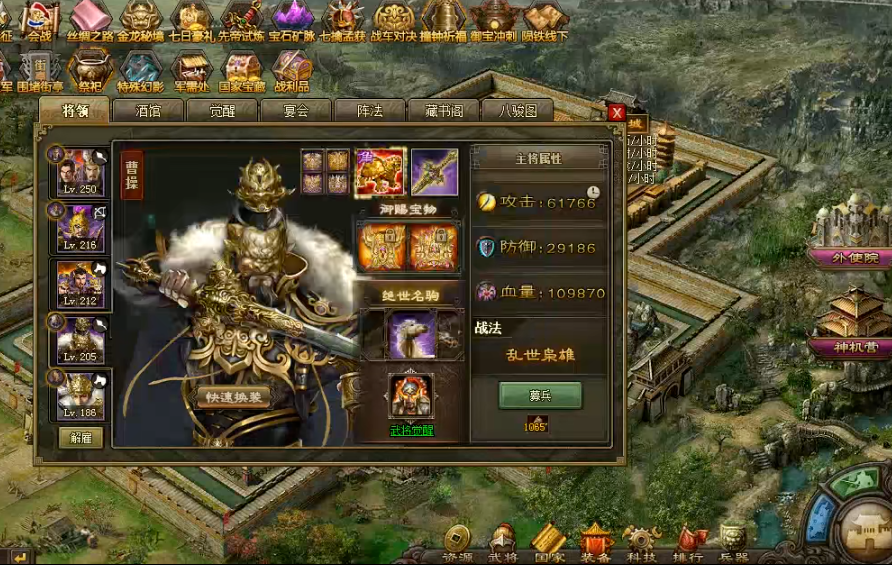Select the golden beast equipment slot
The height and width of the screenshot is (565, 892).
point(379,171)
